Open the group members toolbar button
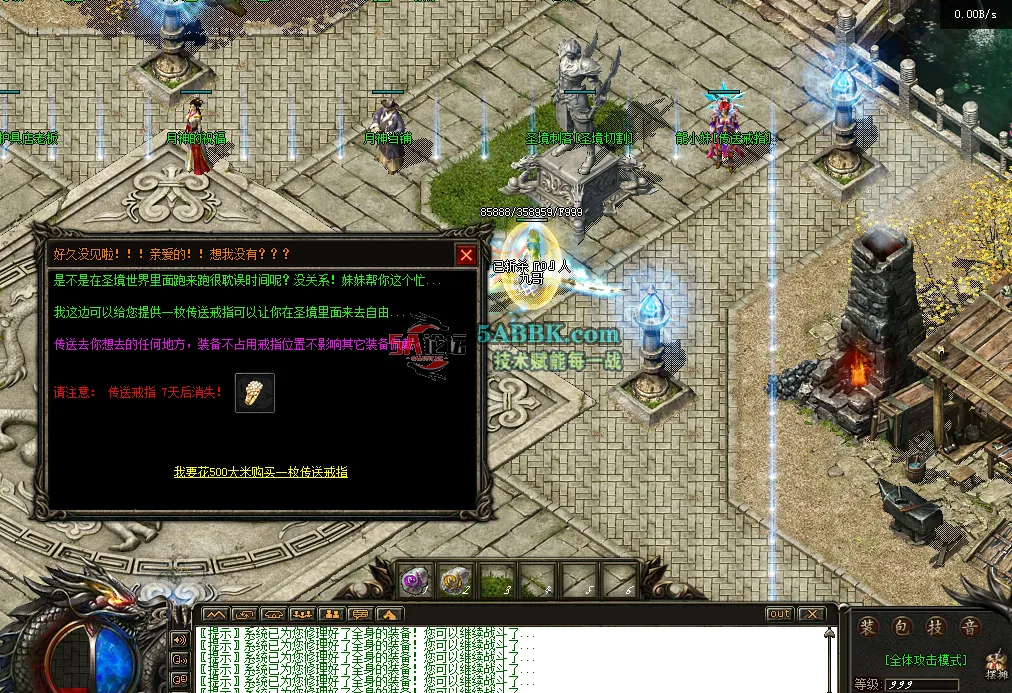The image size is (1012, 693). pos(302,613)
